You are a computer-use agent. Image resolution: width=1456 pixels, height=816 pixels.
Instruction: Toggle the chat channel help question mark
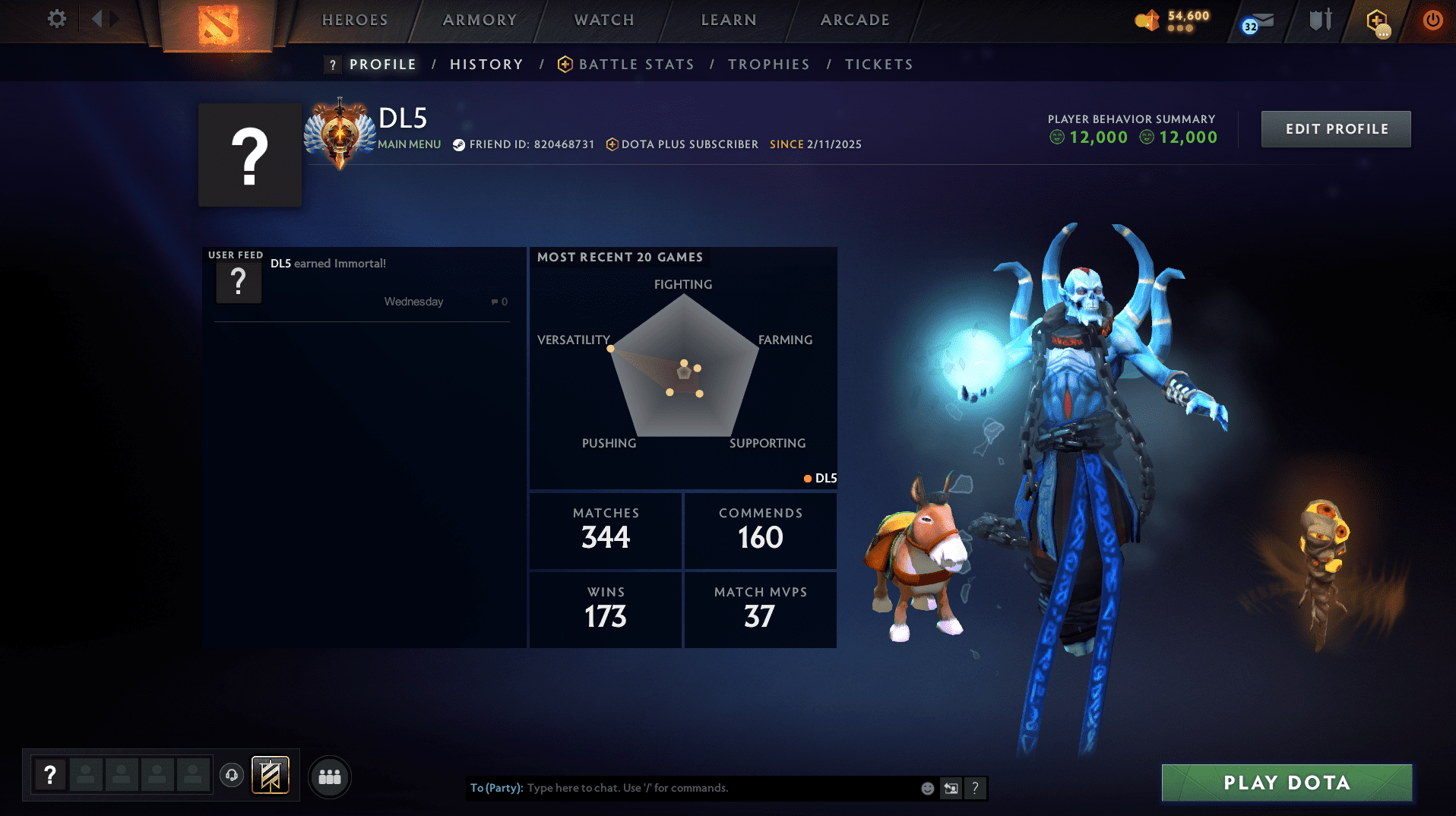coord(976,788)
